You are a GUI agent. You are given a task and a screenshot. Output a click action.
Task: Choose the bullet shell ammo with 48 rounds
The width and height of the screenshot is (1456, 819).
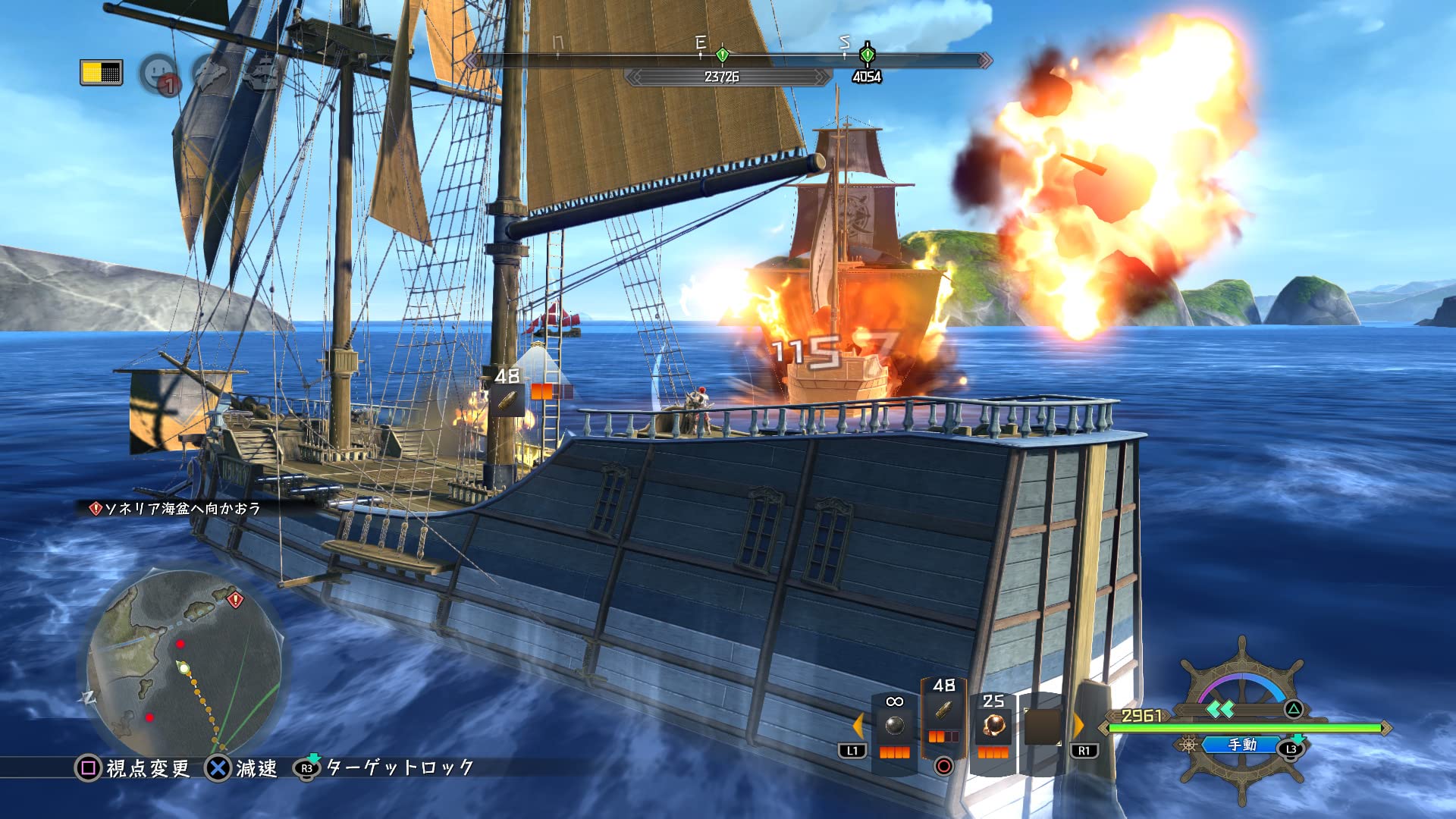coord(943,713)
